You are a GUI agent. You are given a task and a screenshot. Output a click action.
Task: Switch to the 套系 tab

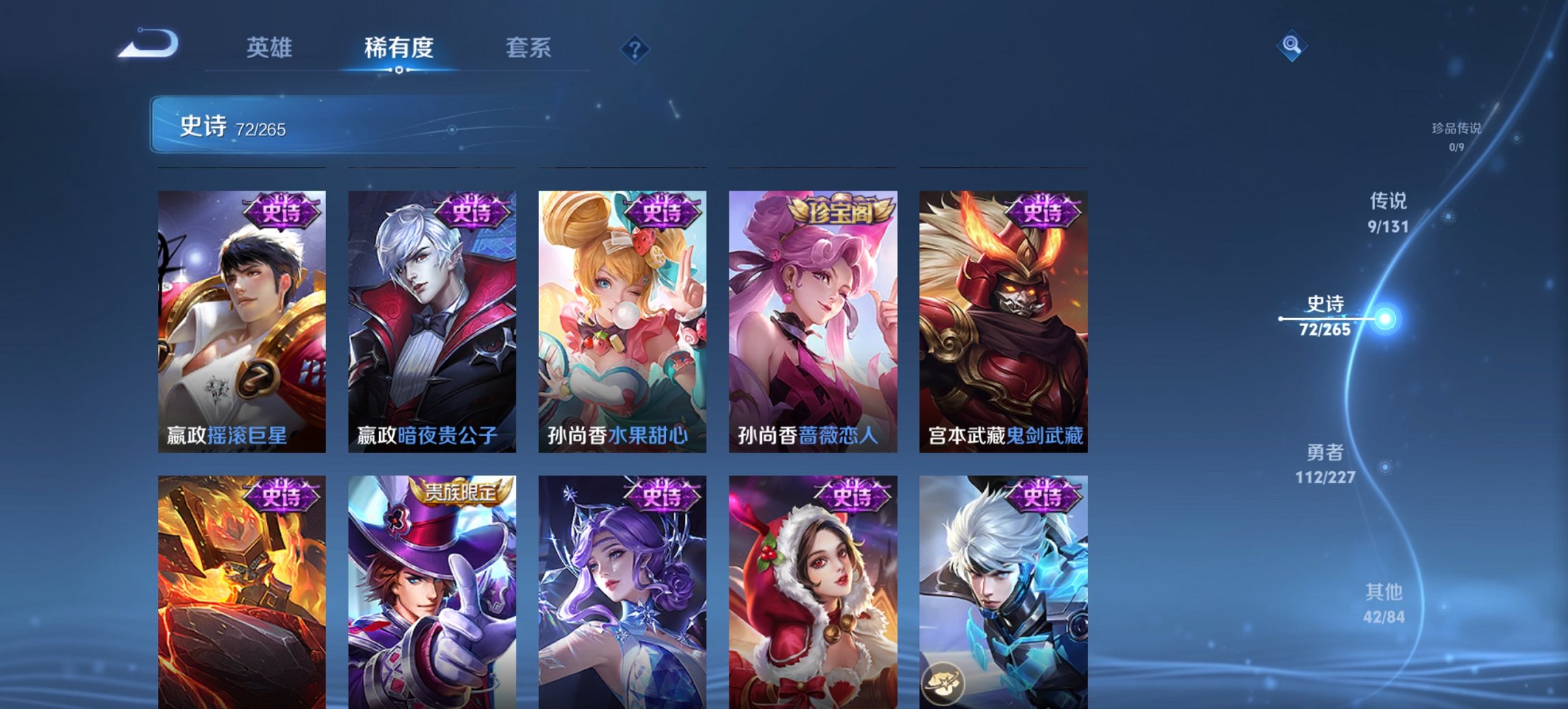(528, 48)
